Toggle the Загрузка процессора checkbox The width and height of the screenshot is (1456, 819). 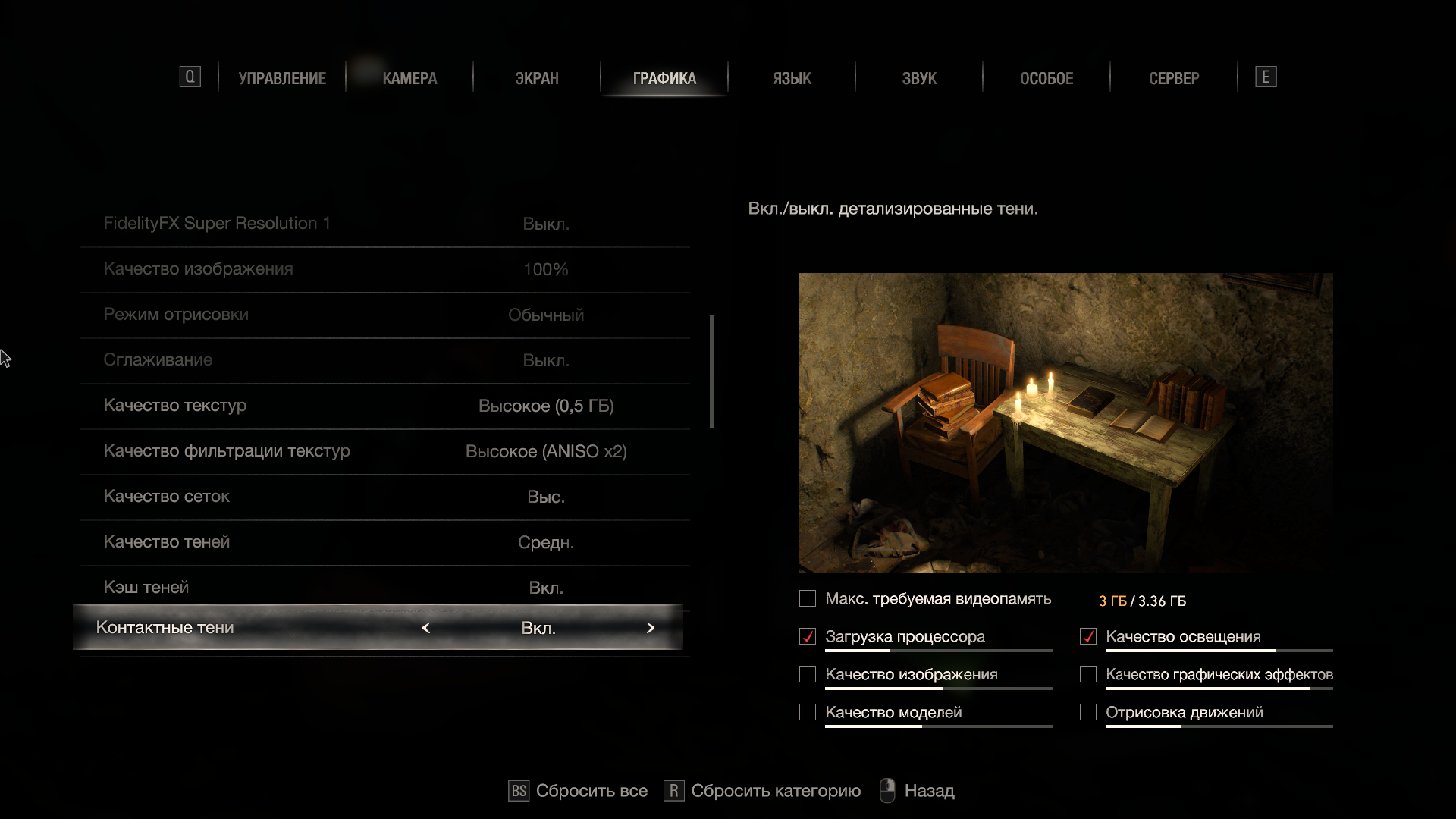pyautogui.click(x=808, y=637)
